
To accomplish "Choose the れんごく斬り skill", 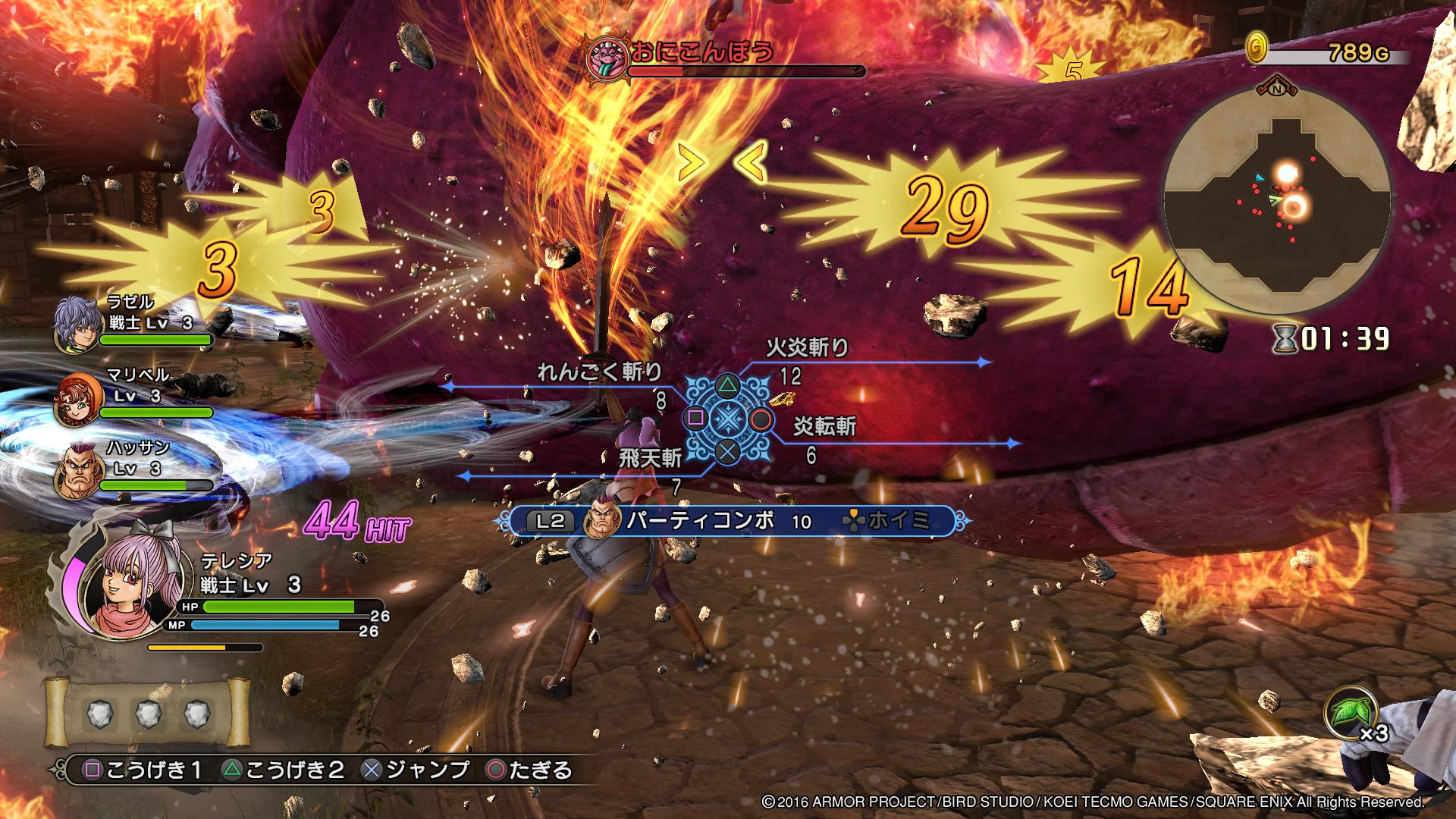I will 599,372.
